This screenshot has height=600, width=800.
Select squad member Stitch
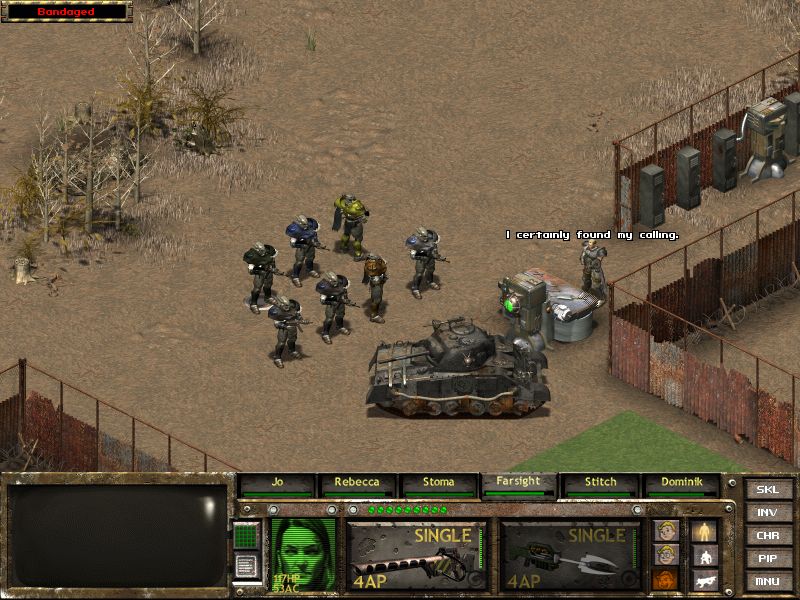point(600,484)
